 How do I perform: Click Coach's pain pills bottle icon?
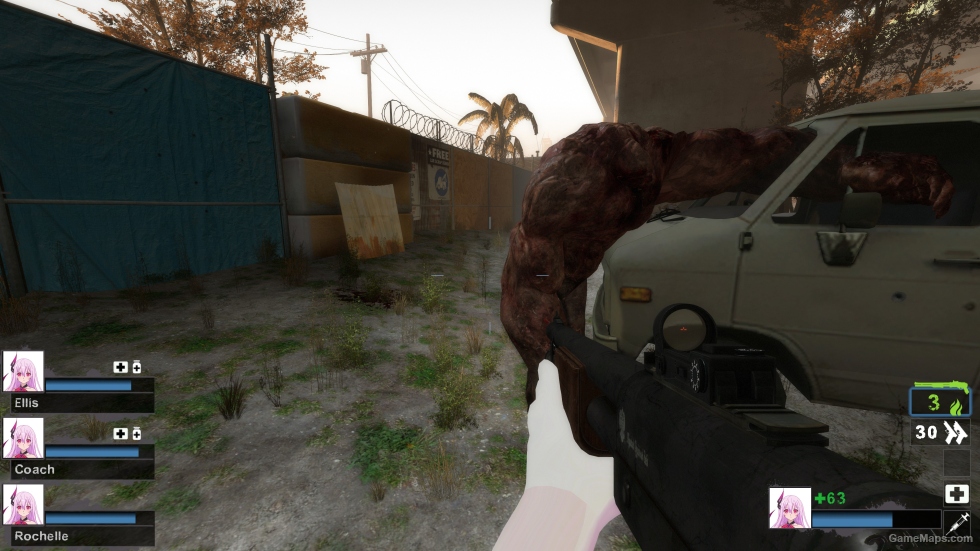tap(136, 434)
